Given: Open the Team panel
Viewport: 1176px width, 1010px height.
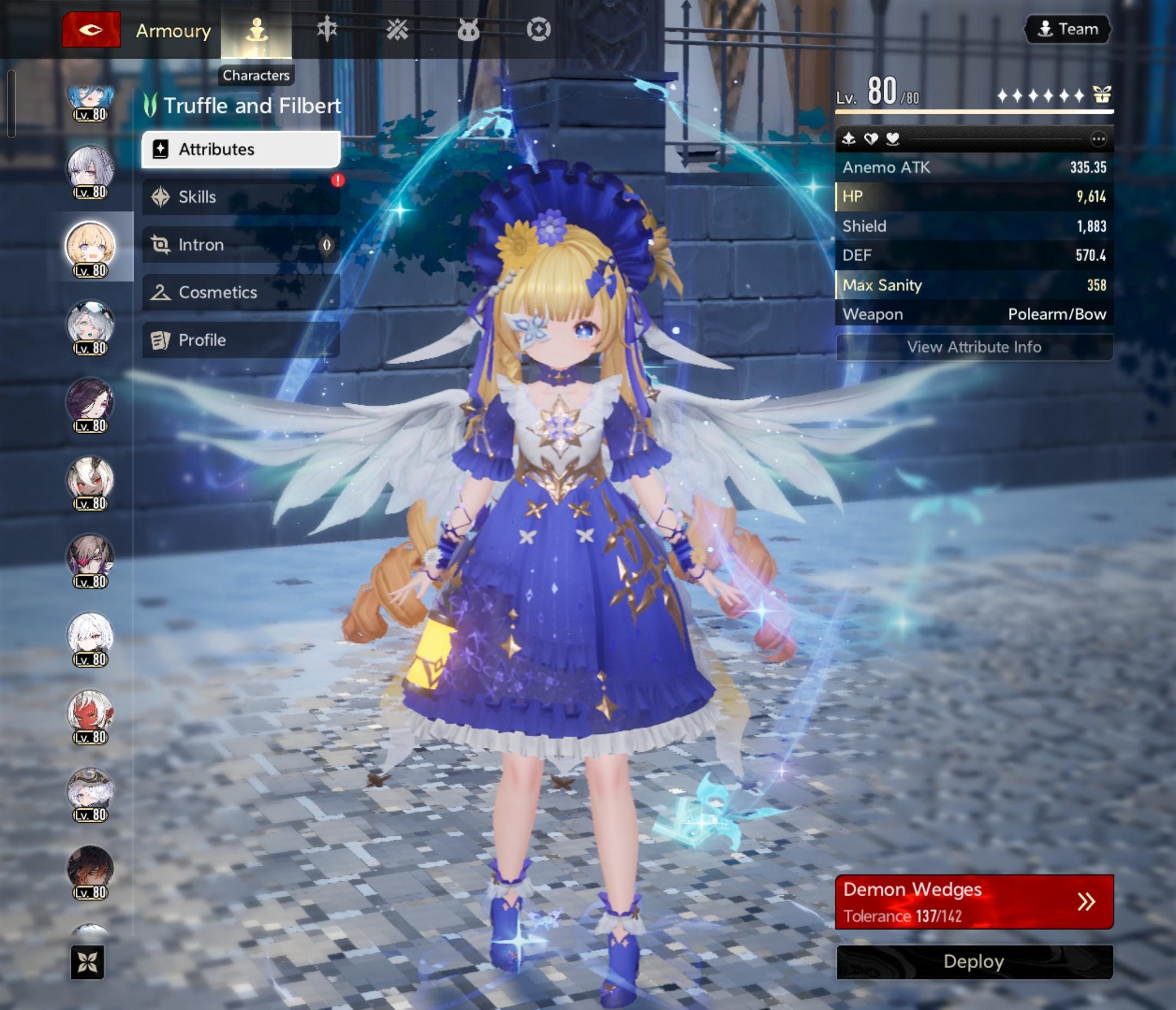Looking at the screenshot, I should coord(1067,29).
